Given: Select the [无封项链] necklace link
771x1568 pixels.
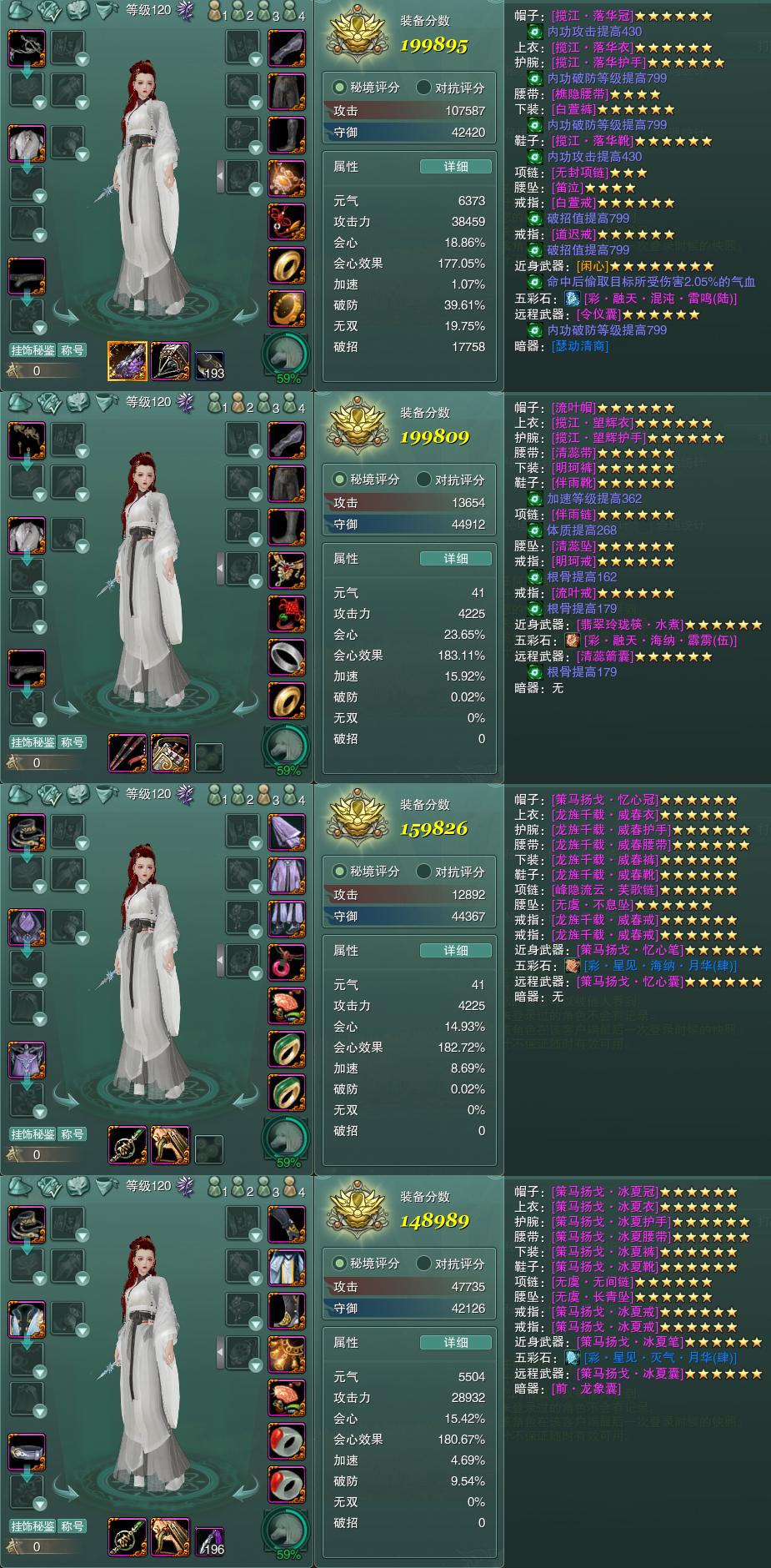Looking at the screenshot, I should click(x=580, y=173).
